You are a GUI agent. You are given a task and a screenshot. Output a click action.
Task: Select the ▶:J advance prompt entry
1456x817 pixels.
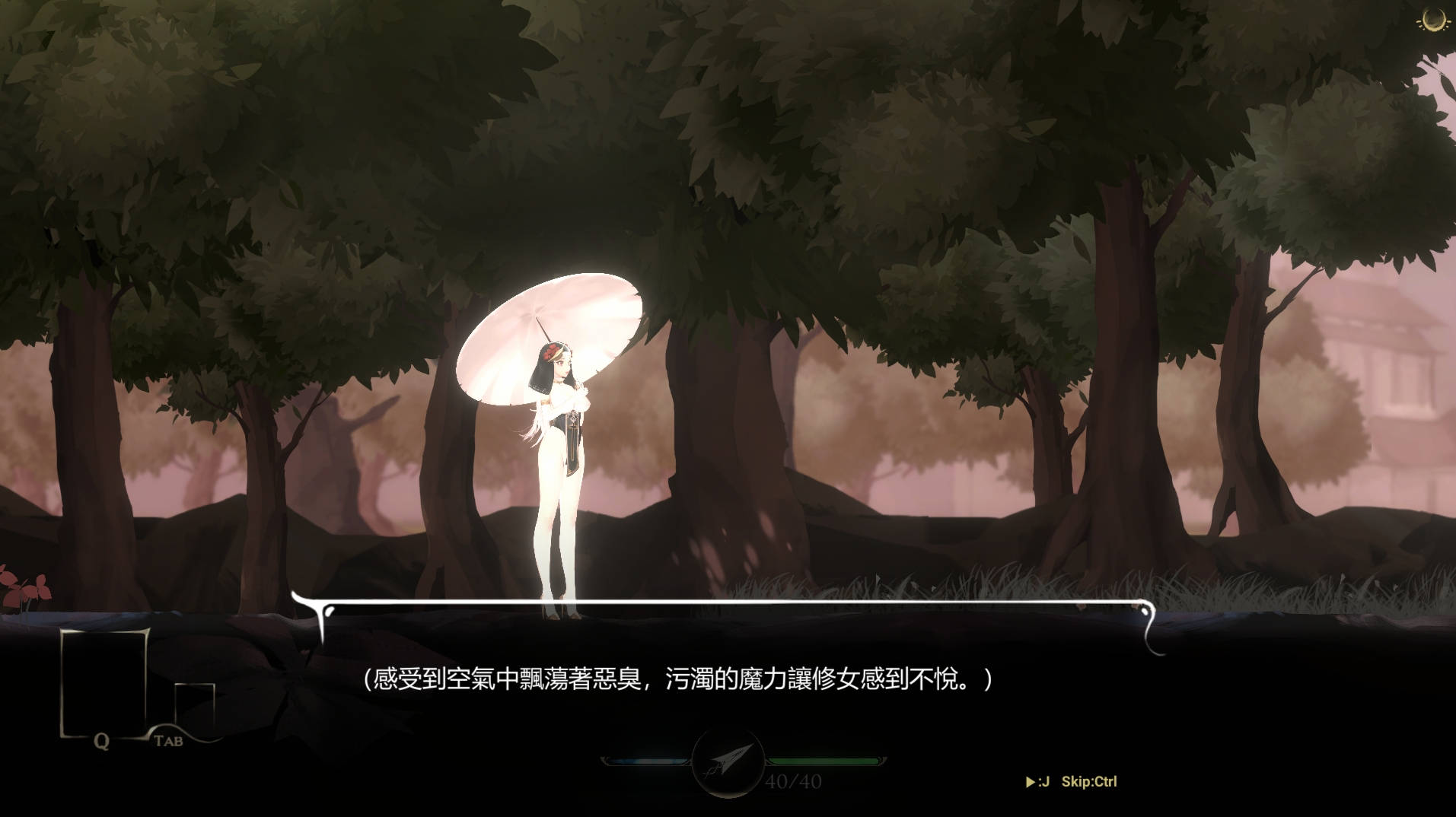[1039, 781]
